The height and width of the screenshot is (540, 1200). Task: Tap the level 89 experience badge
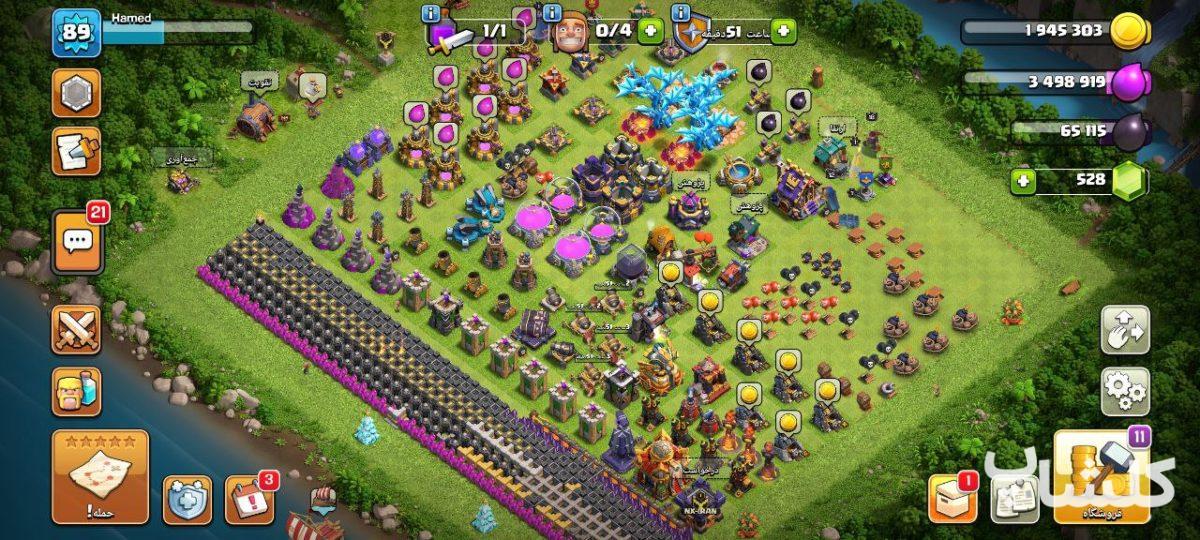click(76, 32)
